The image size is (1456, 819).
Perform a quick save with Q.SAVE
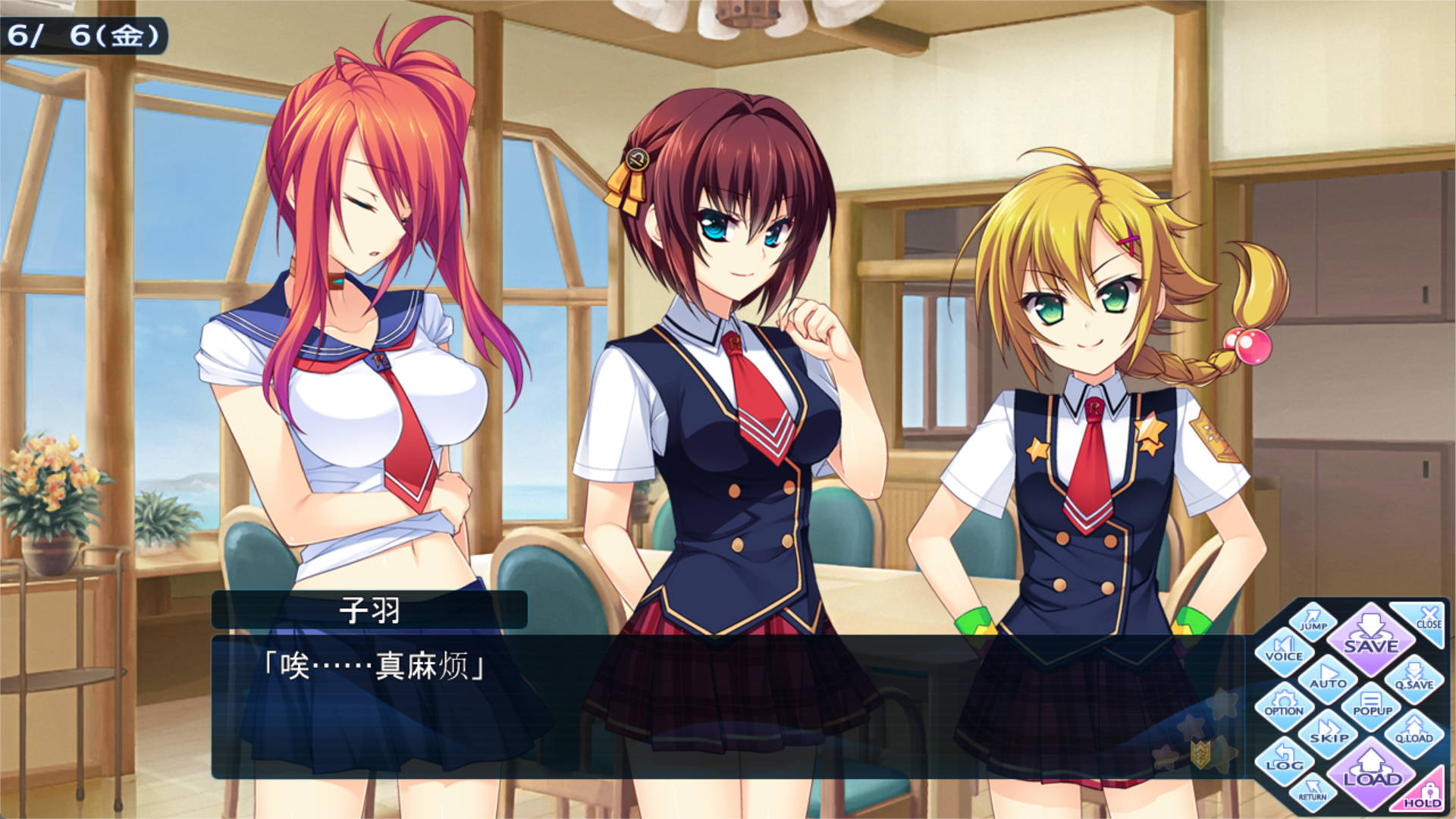click(x=1414, y=679)
